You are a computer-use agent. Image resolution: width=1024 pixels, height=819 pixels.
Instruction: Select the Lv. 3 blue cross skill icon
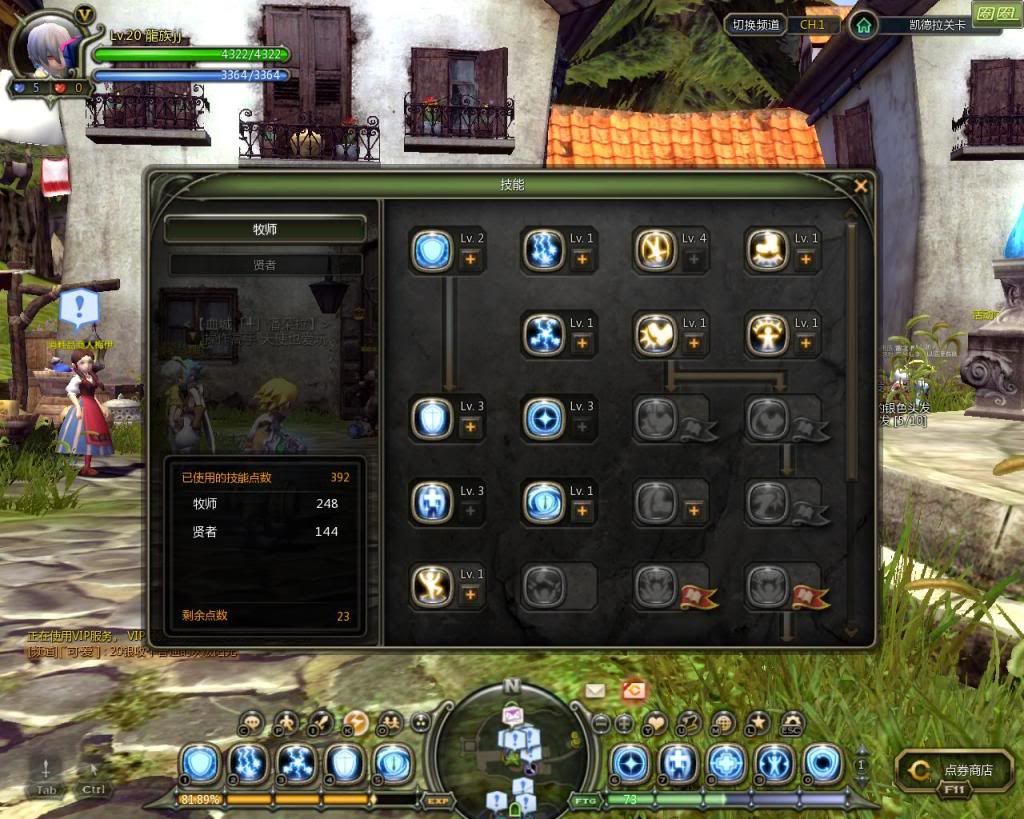pyautogui.click(x=432, y=502)
